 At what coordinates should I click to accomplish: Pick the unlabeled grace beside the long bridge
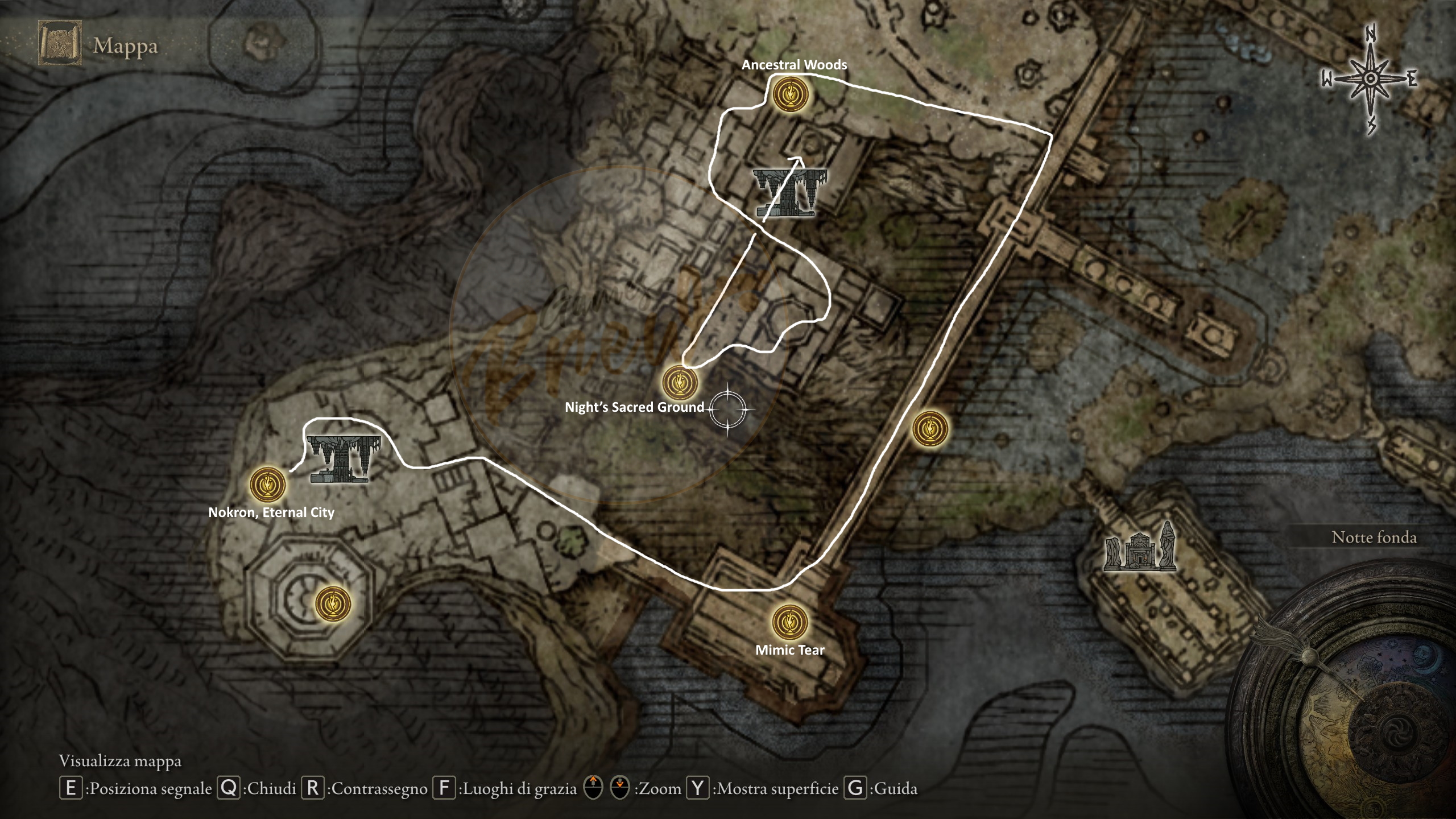click(x=930, y=429)
